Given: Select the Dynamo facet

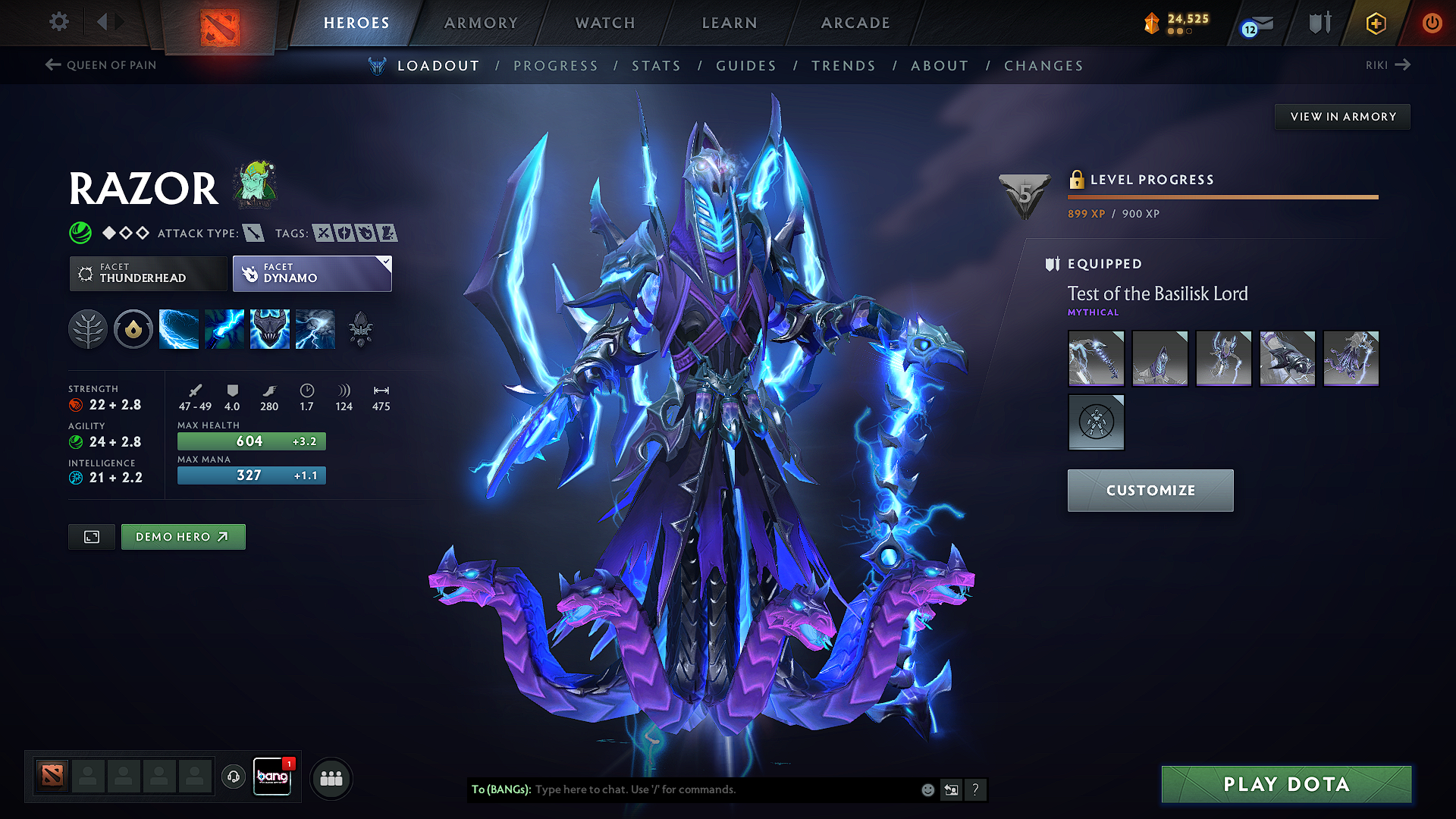Looking at the screenshot, I should coord(311,274).
